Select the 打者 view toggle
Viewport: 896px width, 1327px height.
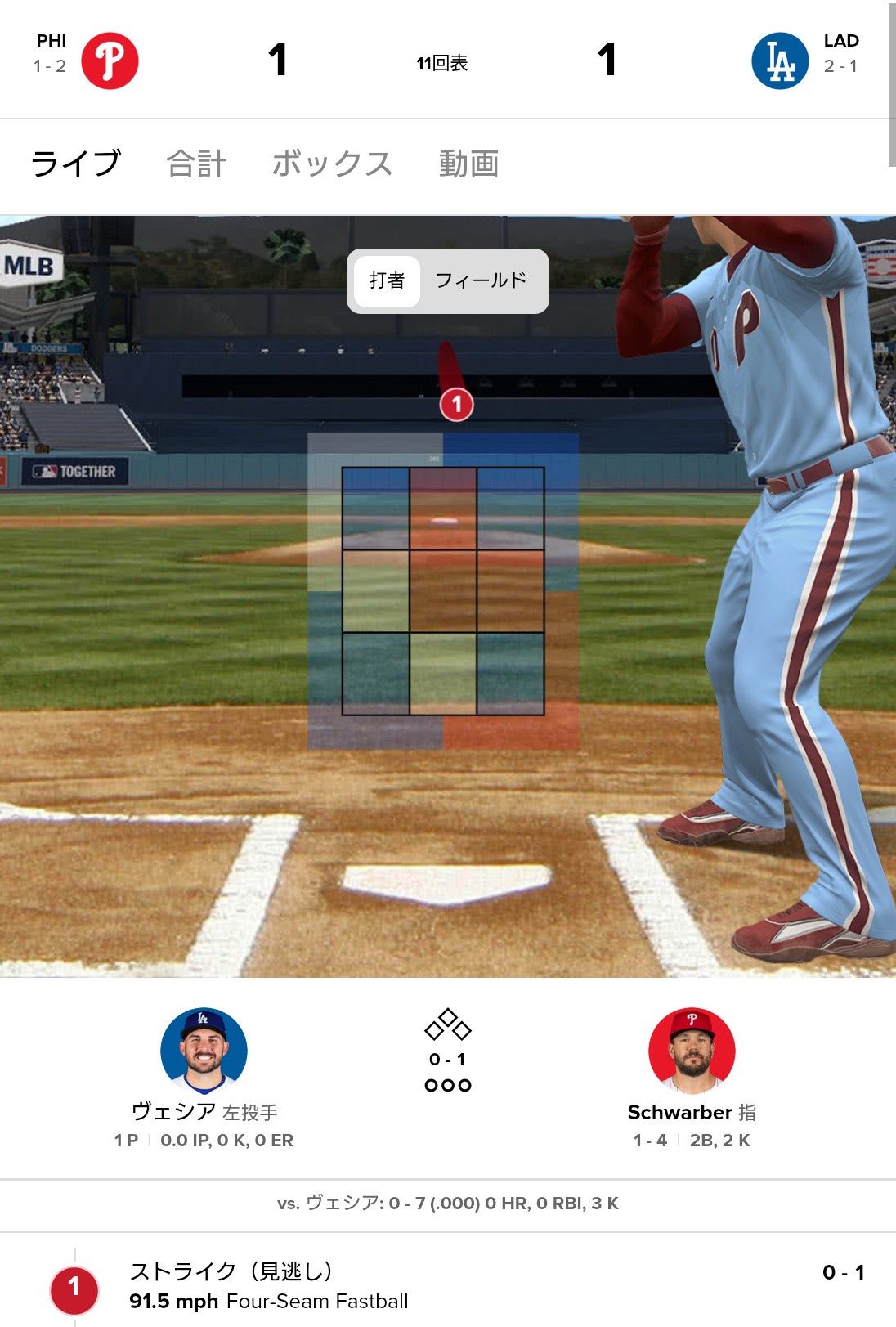click(388, 281)
